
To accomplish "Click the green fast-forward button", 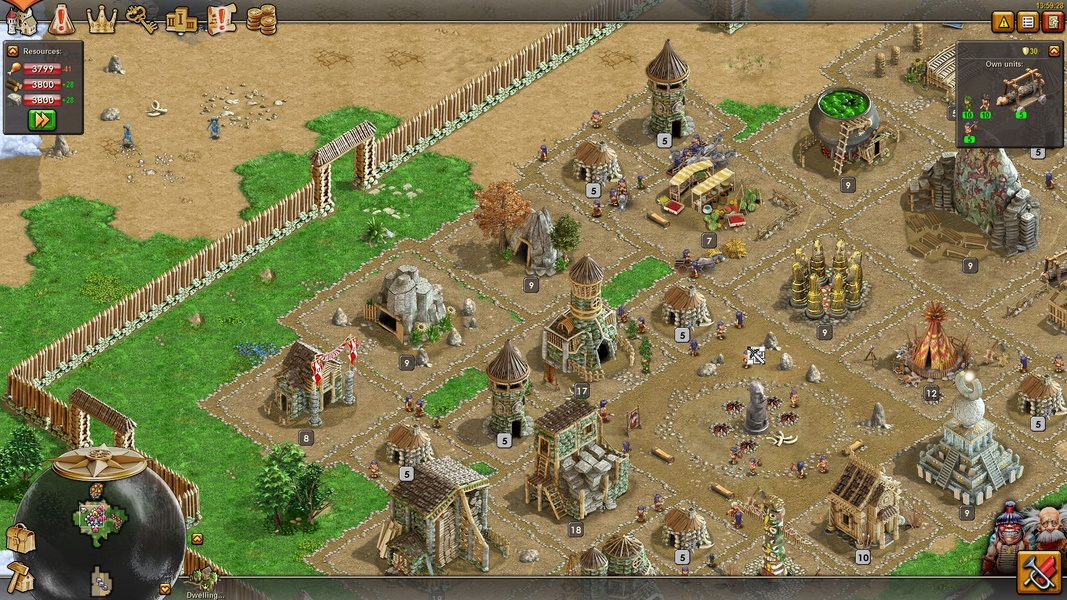I will click(42, 120).
